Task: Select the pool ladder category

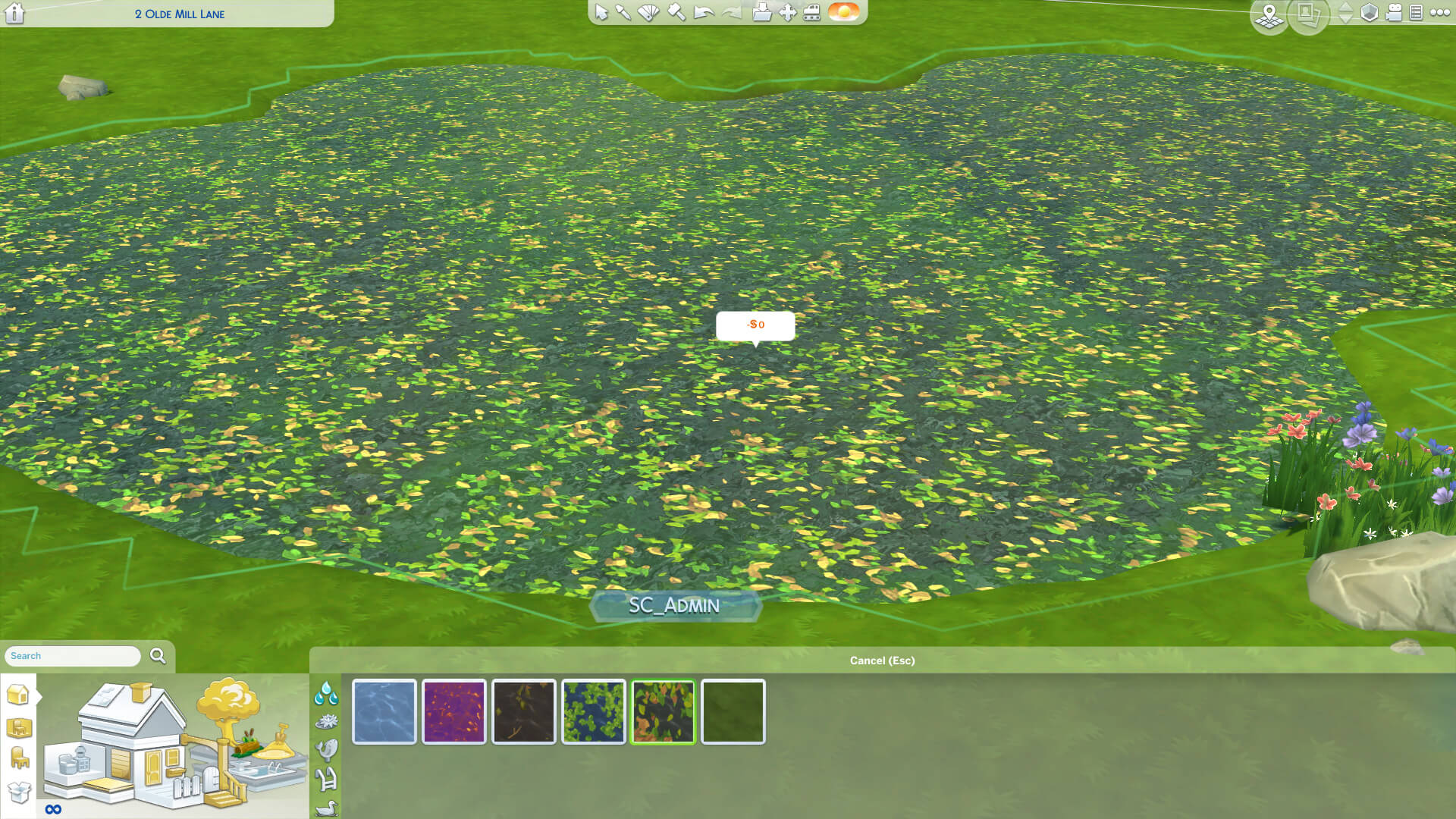Action: 326,779
